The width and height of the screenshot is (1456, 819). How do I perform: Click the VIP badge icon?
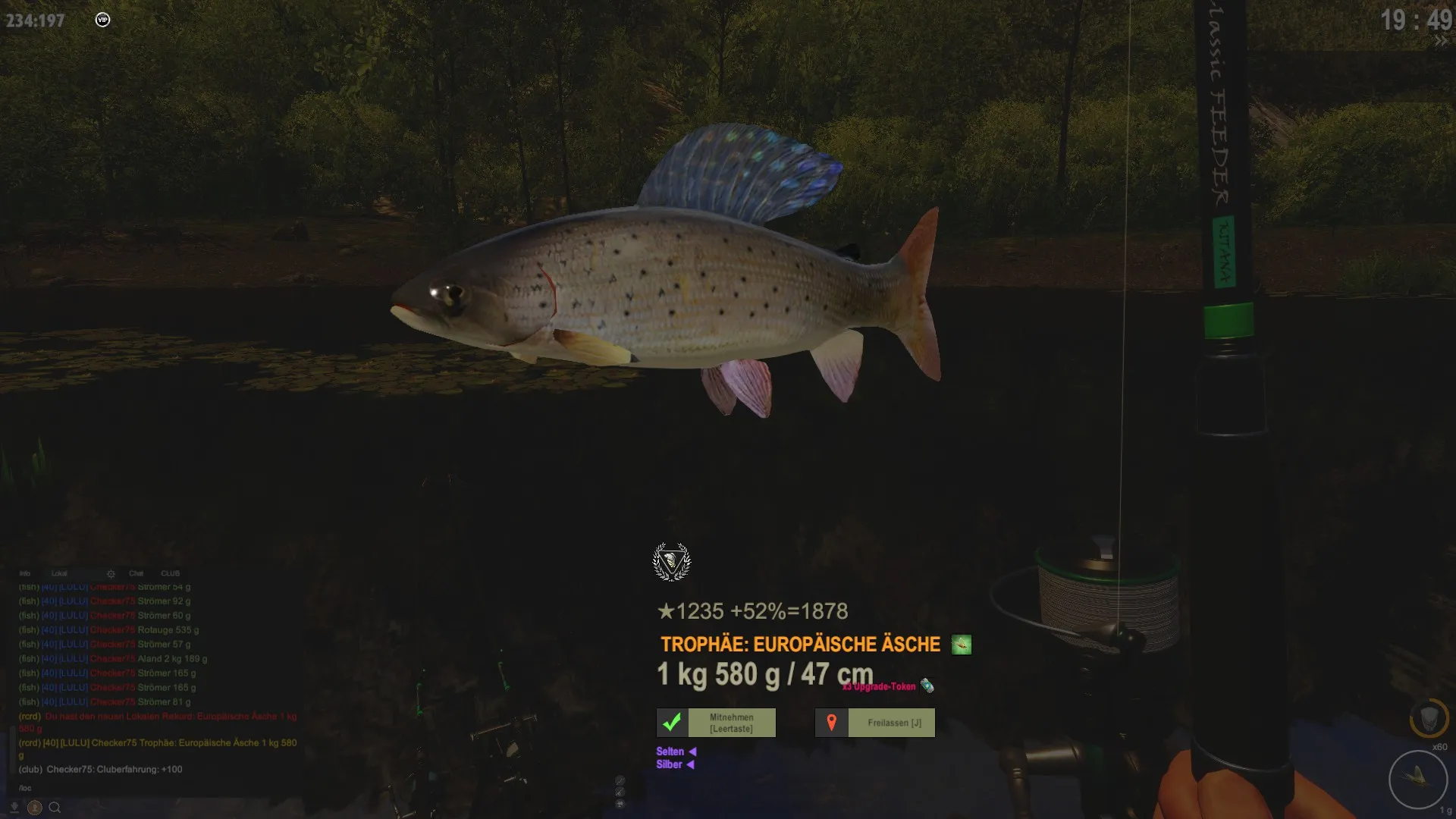(x=102, y=20)
